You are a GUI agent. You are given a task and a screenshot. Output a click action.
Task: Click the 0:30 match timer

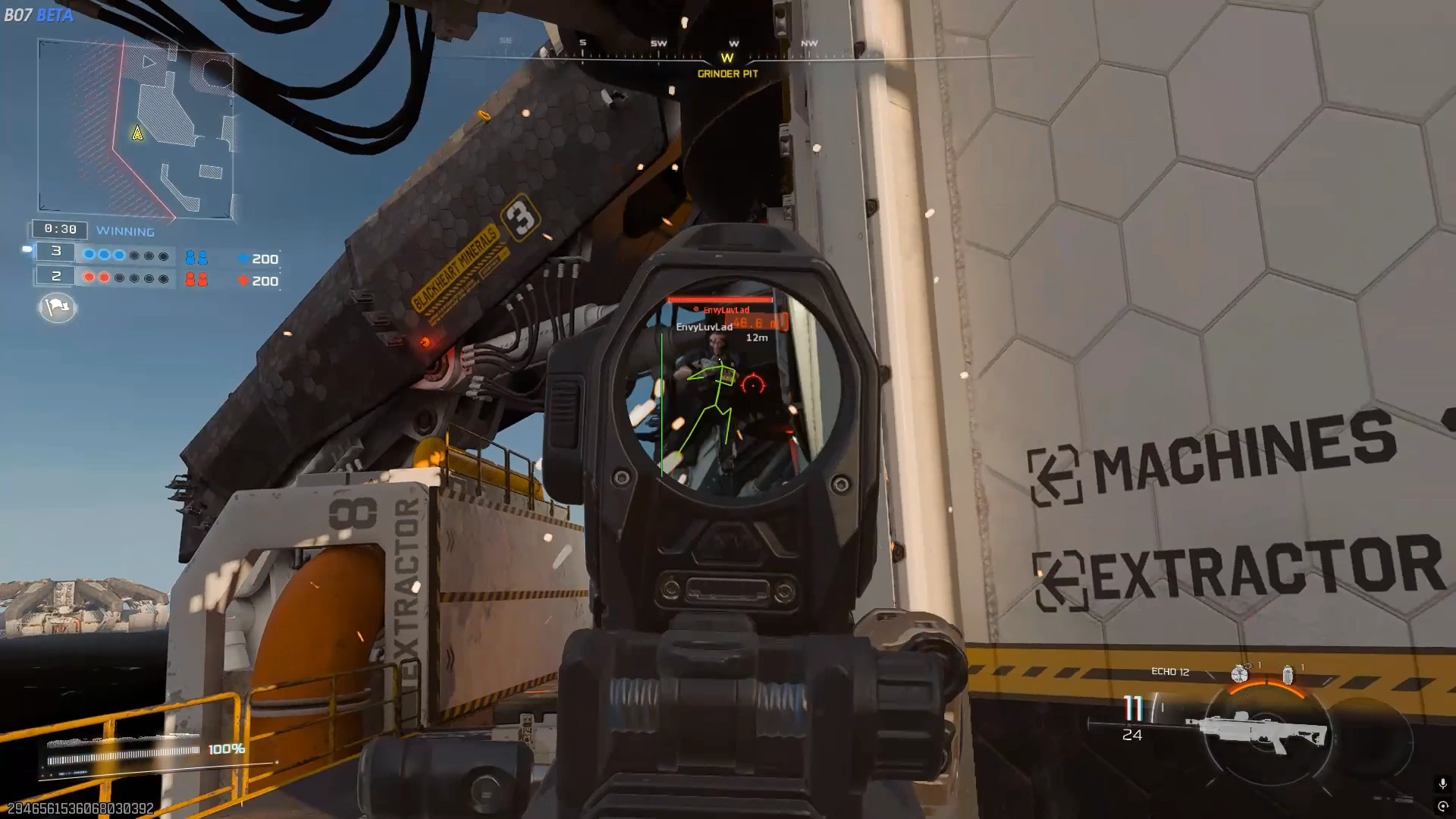pos(60,229)
